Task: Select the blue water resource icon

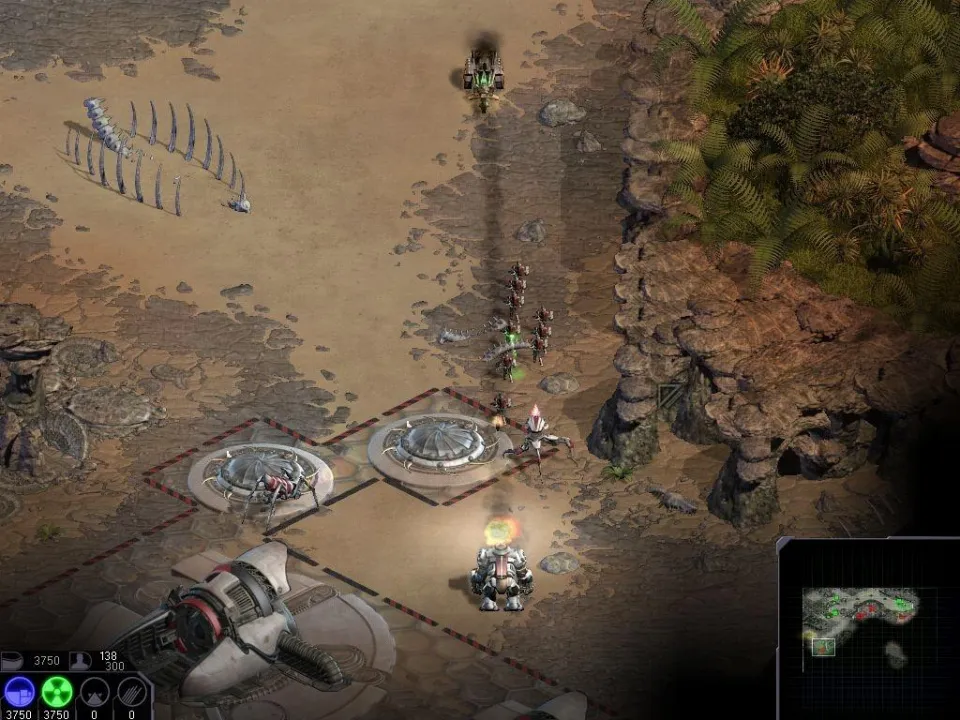Action: [20, 692]
